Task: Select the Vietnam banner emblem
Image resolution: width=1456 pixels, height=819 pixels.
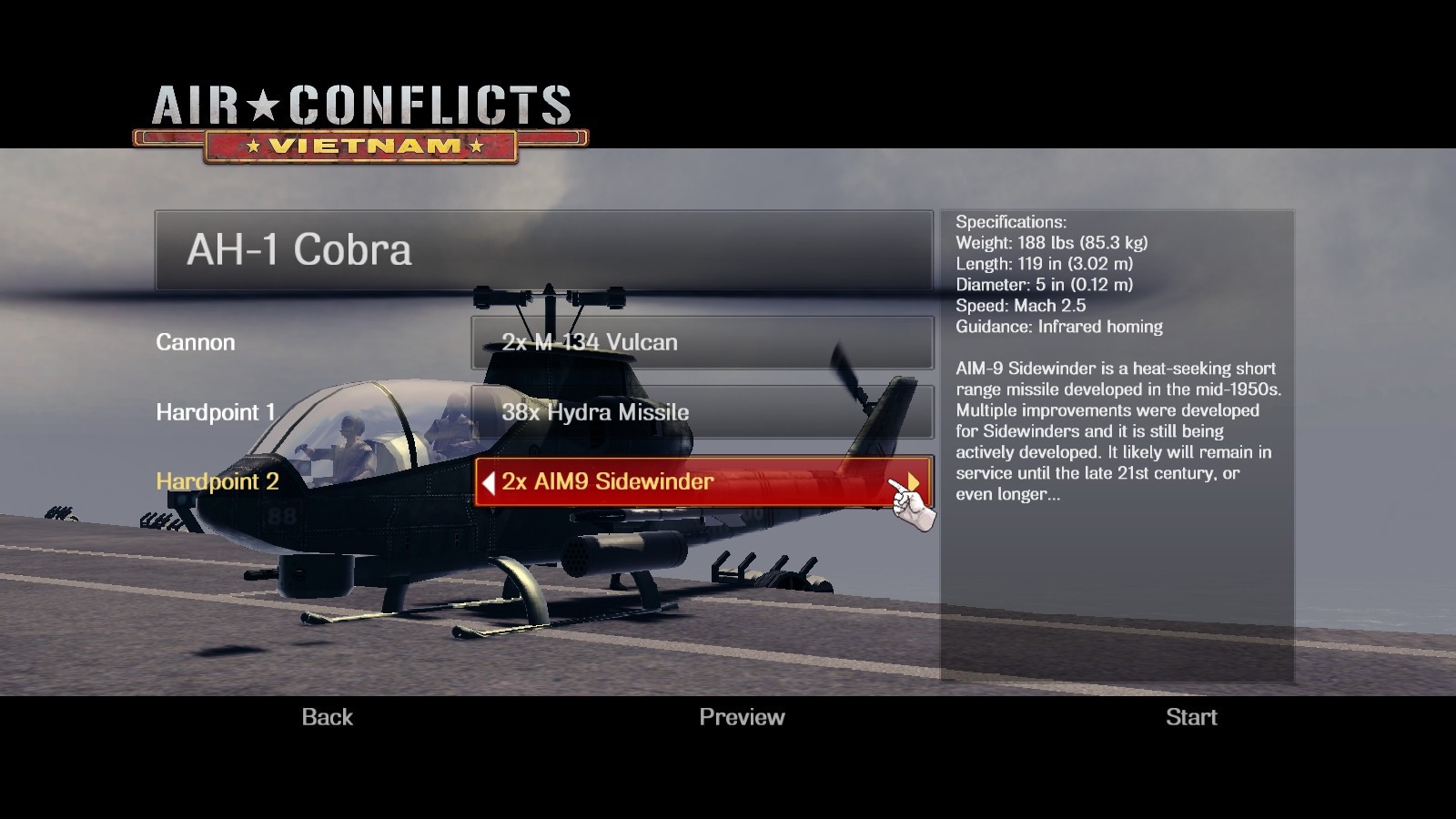Action: pyautogui.click(x=360, y=144)
